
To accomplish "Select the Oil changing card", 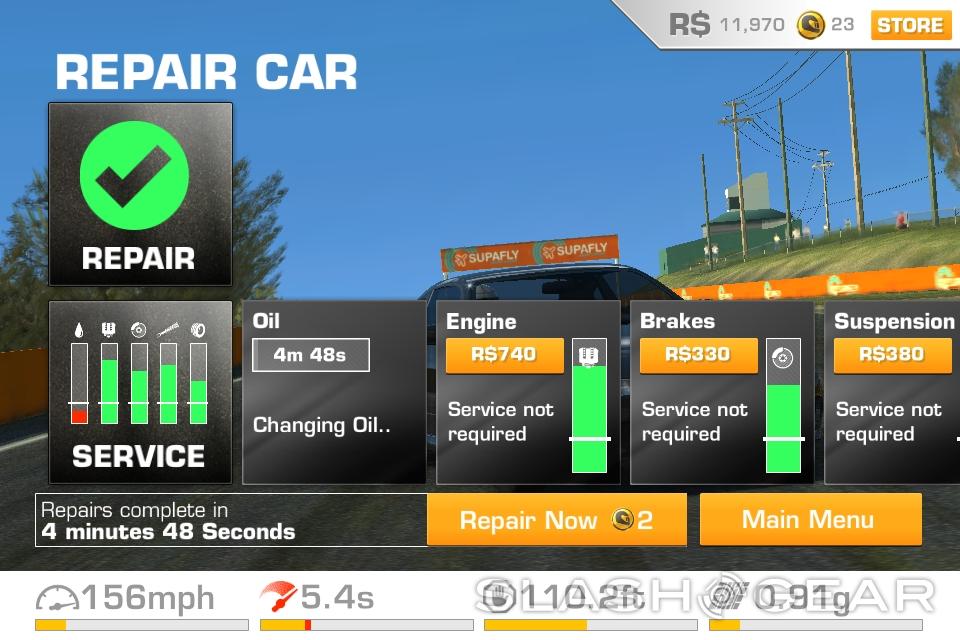I will coord(333,393).
